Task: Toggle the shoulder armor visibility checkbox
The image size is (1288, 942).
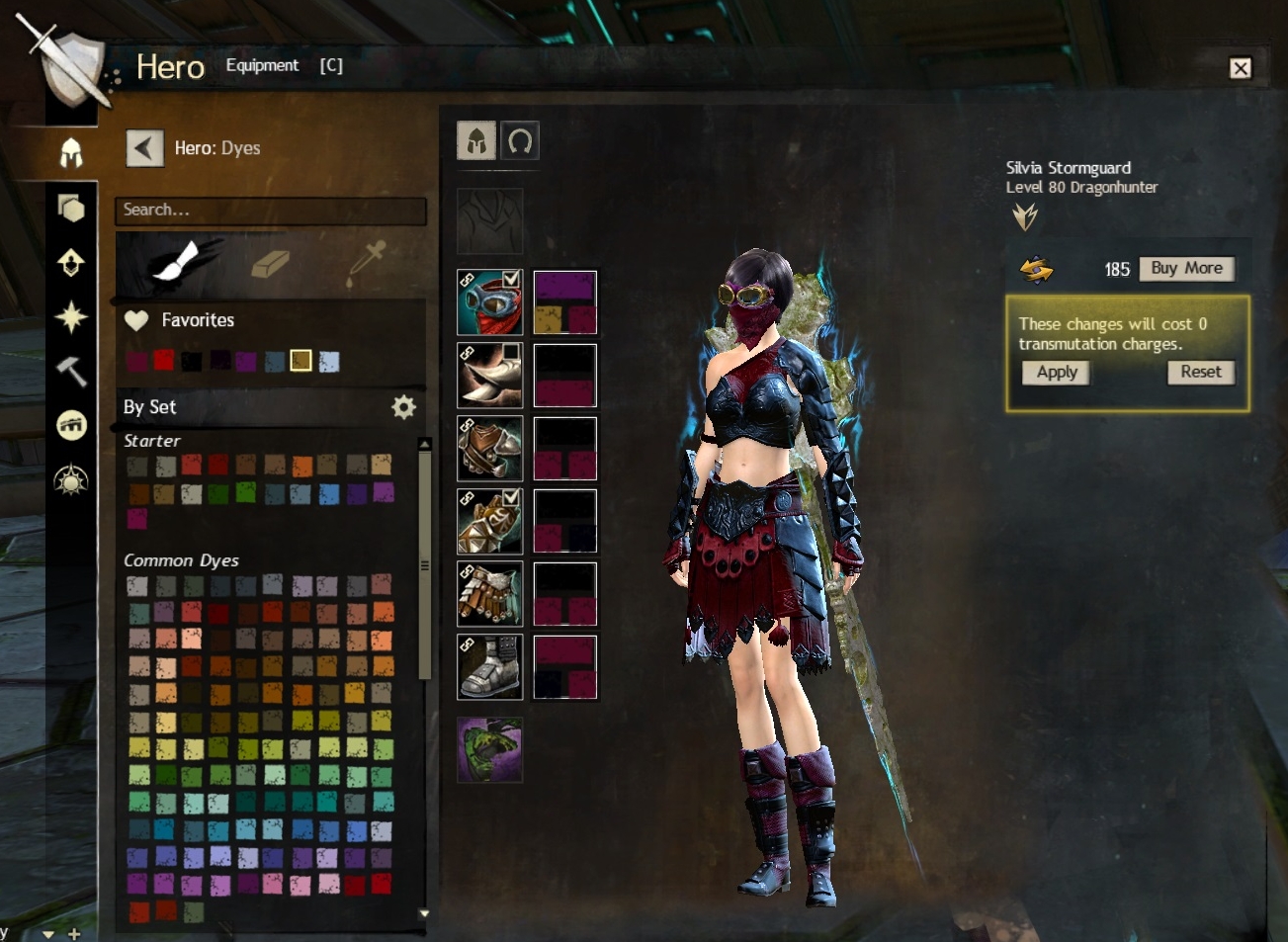Action: tap(511, 352)
